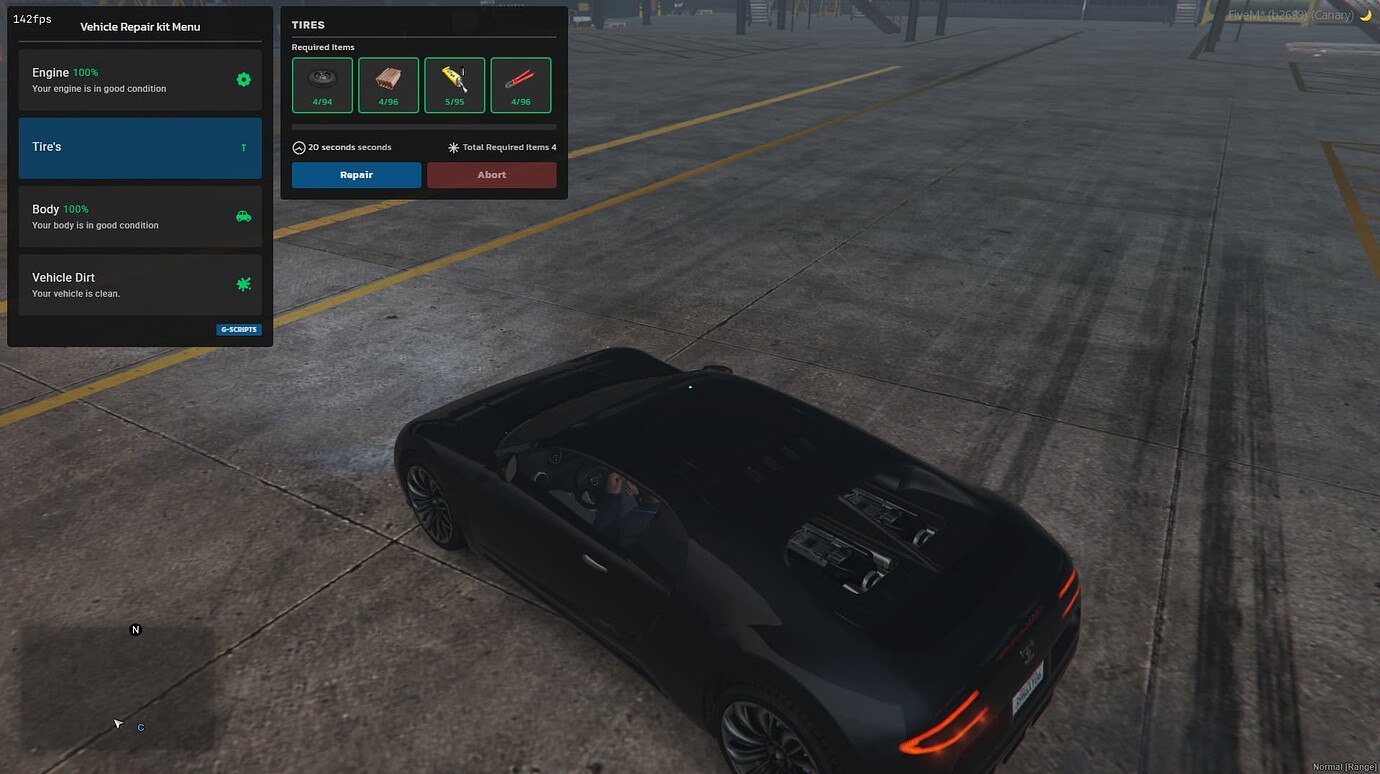Click the green gear icon on Engine entry
1380x774 pixels.
(x=243, y=79)
